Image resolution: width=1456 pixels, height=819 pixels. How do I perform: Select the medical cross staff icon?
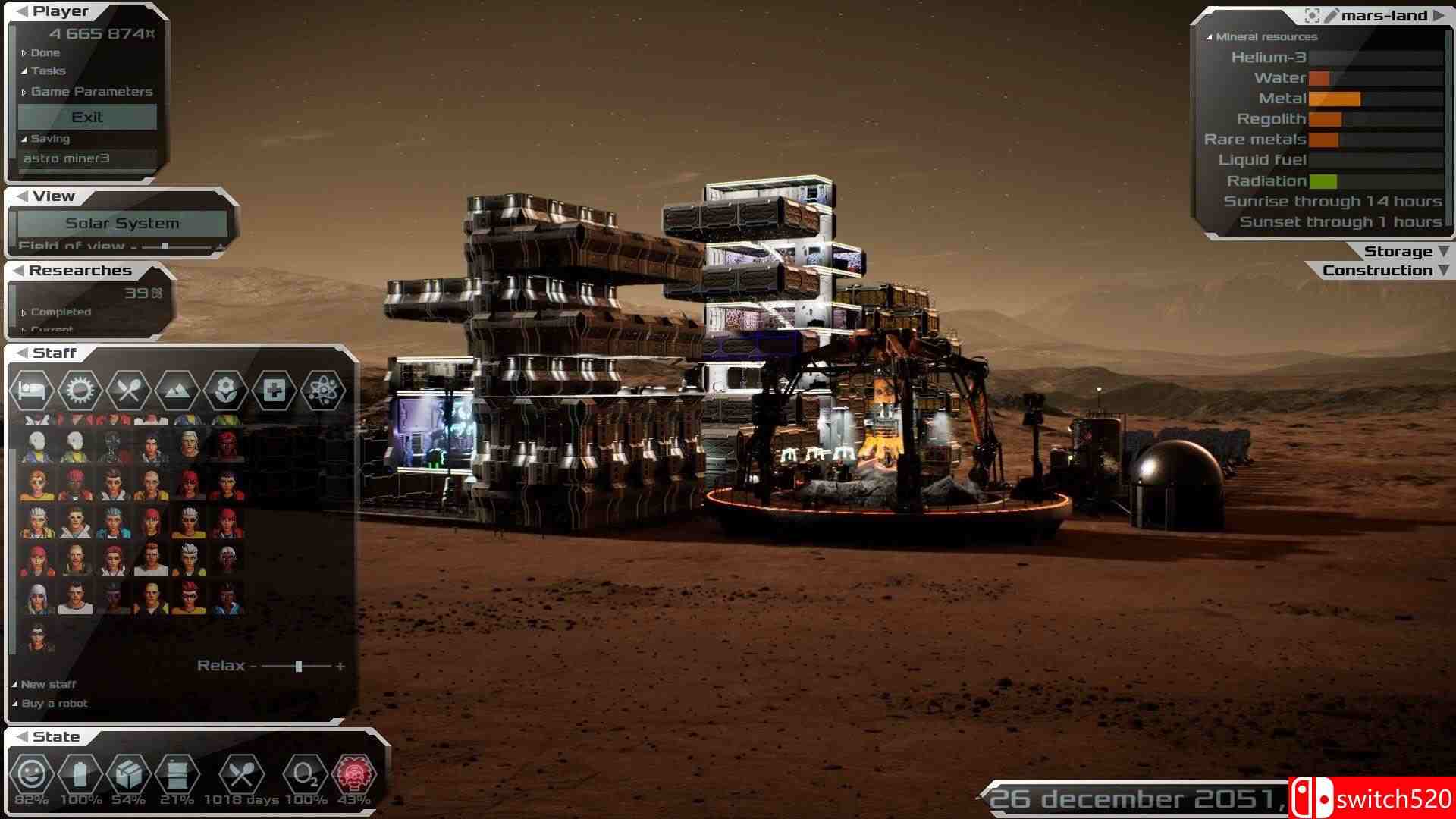274,390
